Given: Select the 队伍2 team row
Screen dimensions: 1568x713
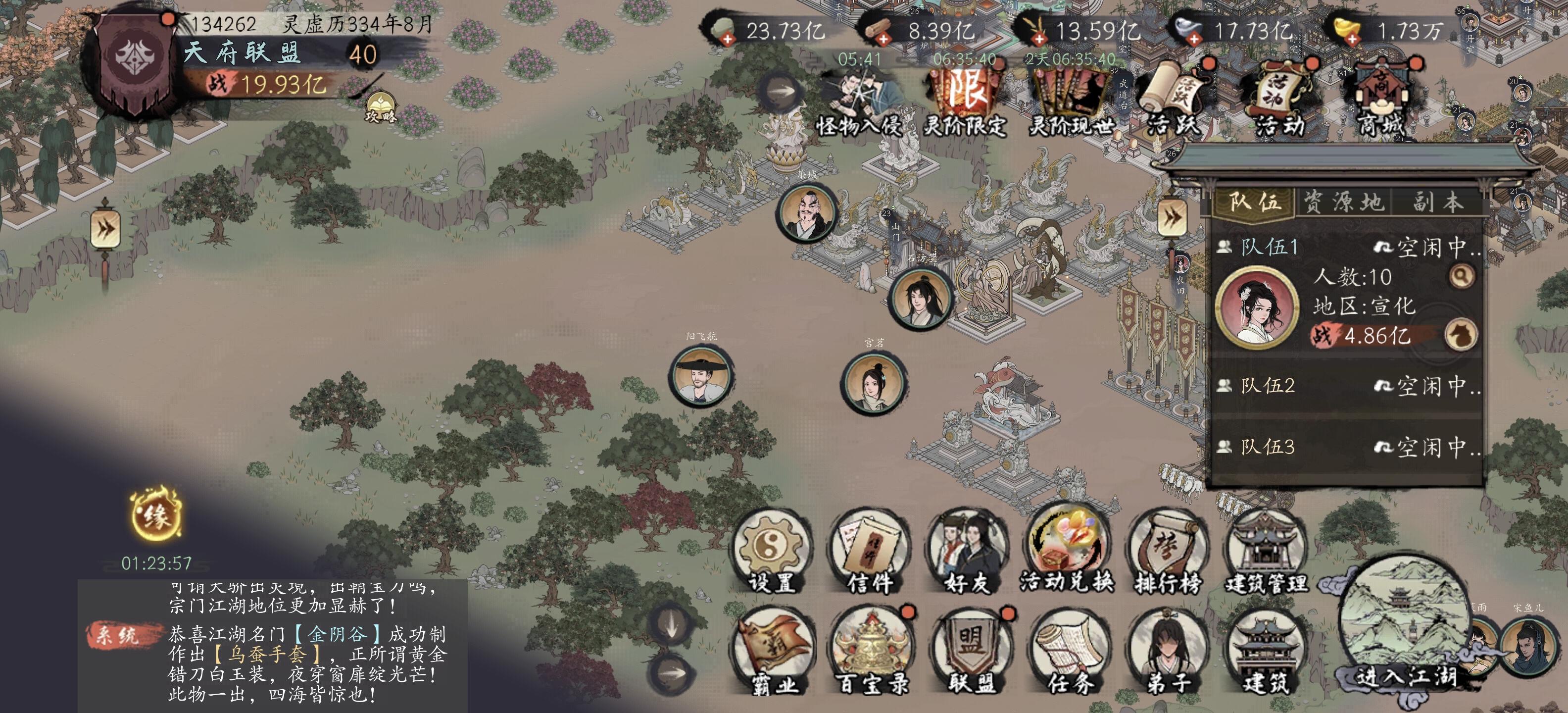Looking at the screenshot, I should point(1345,386).
